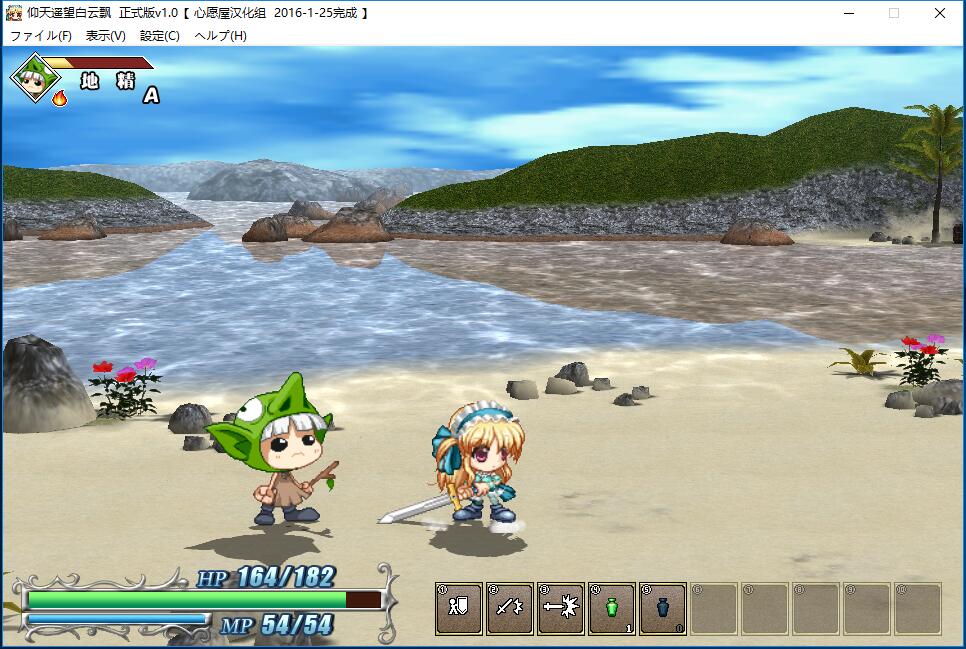Viewport: 966px width, 649px height.
Task: Open the 表示(V) menu
Action: (x=105, y=36)
